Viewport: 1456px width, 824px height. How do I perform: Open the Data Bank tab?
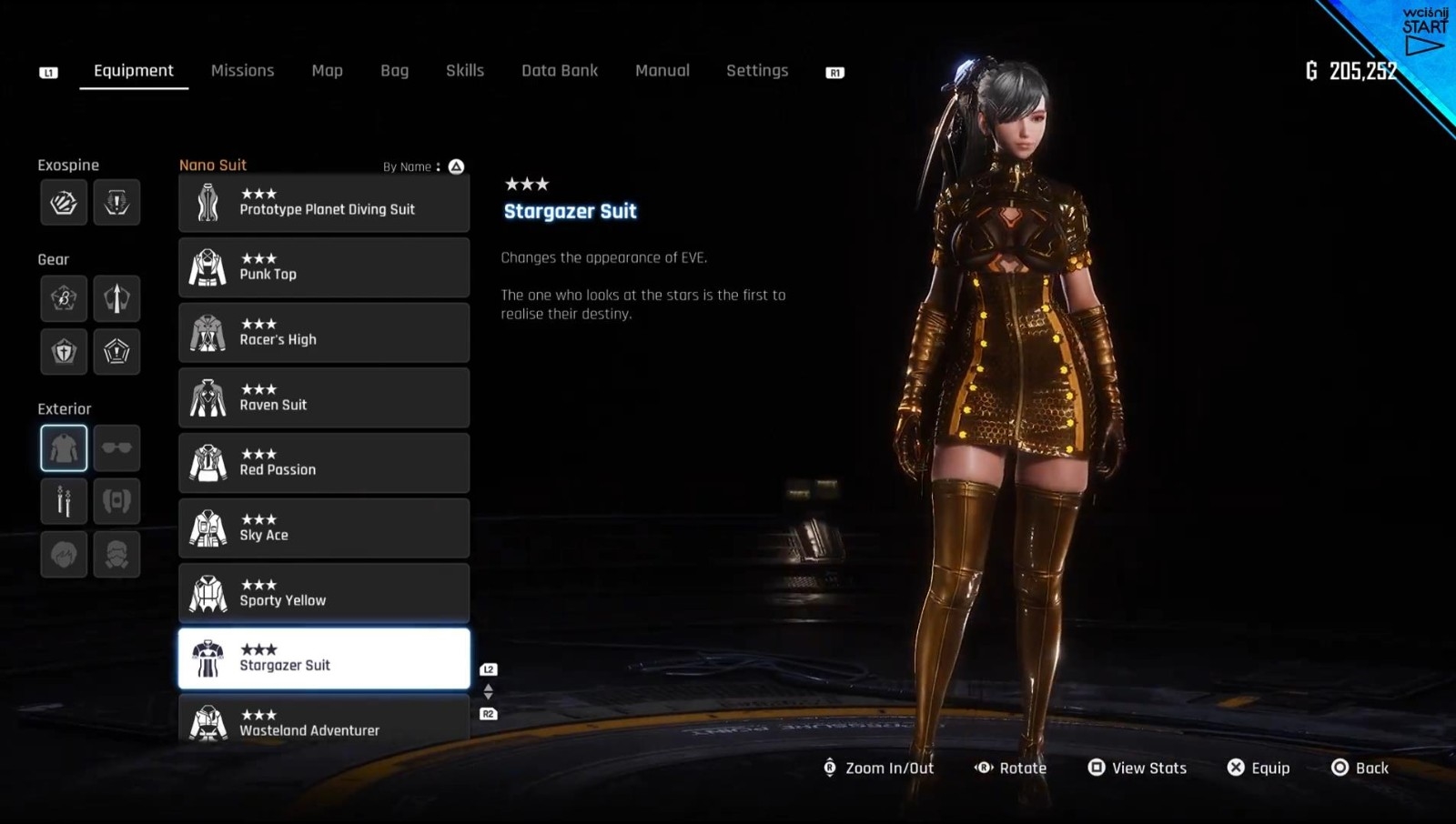(559, 71)
